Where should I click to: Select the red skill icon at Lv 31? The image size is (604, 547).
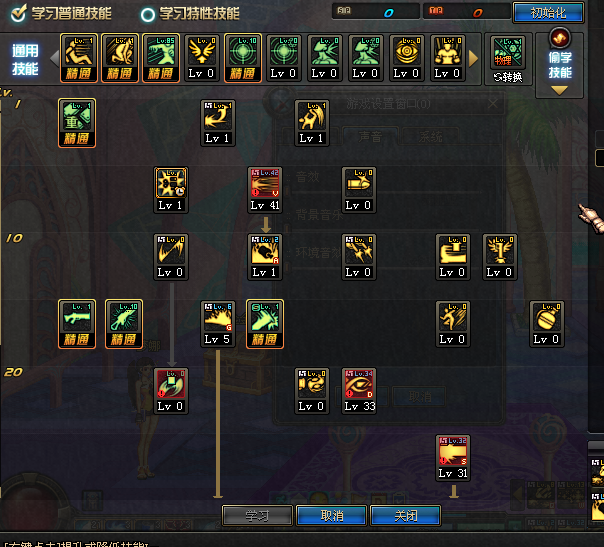pyautogui.click(x=452, y=453)
